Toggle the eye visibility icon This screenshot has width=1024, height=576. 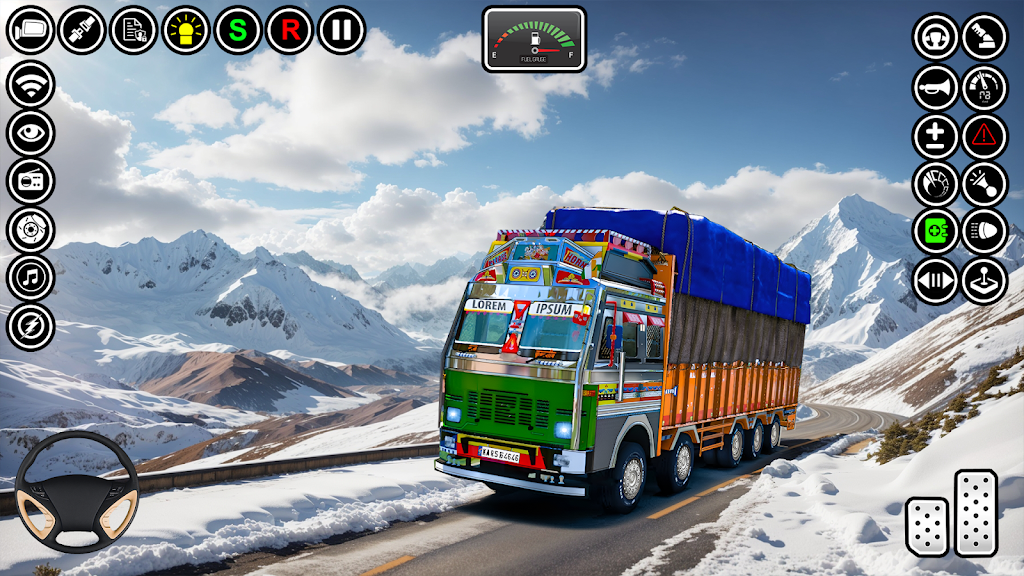click(30, 133)
